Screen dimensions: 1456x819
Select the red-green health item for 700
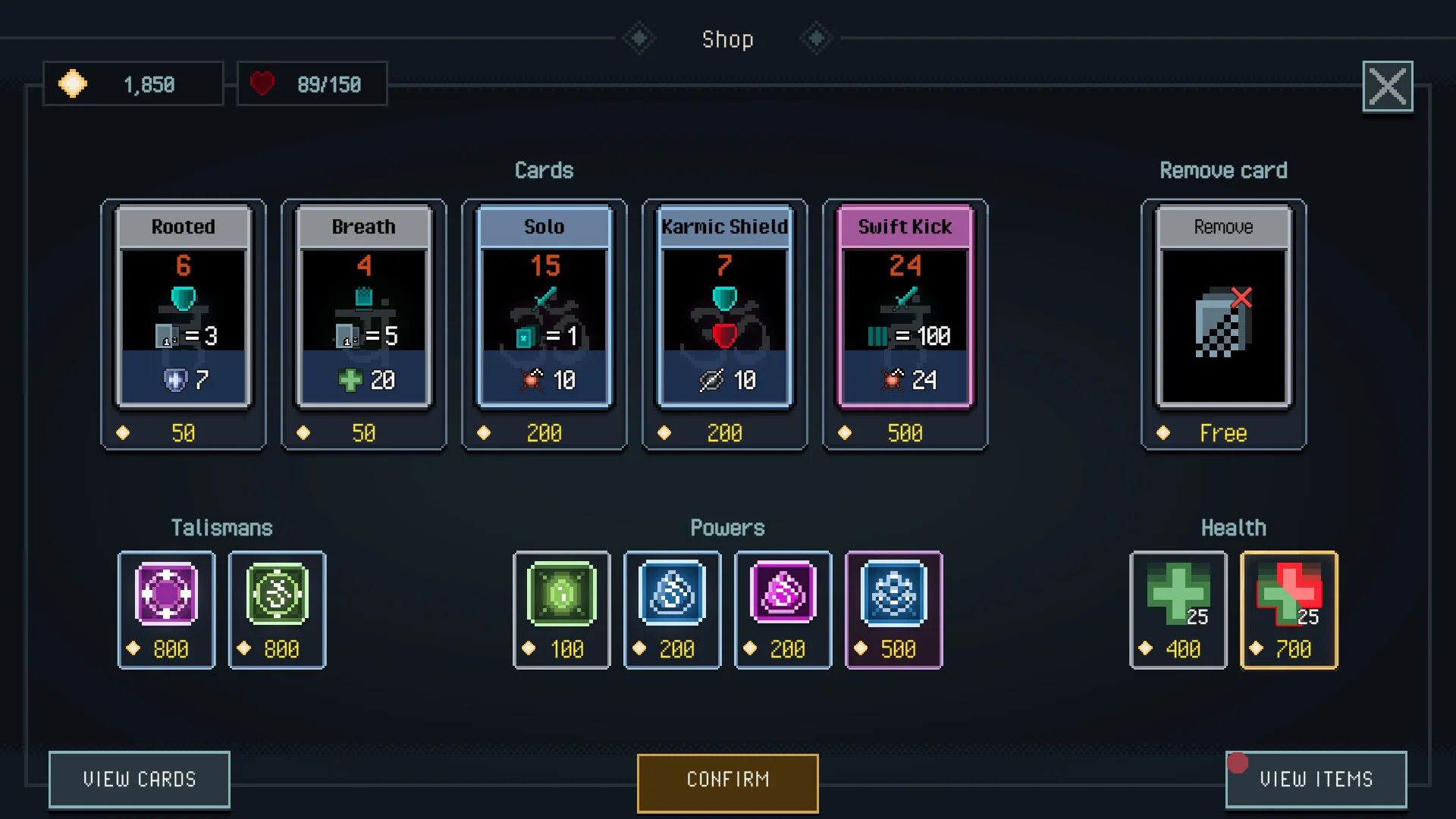coord(1289,609)
